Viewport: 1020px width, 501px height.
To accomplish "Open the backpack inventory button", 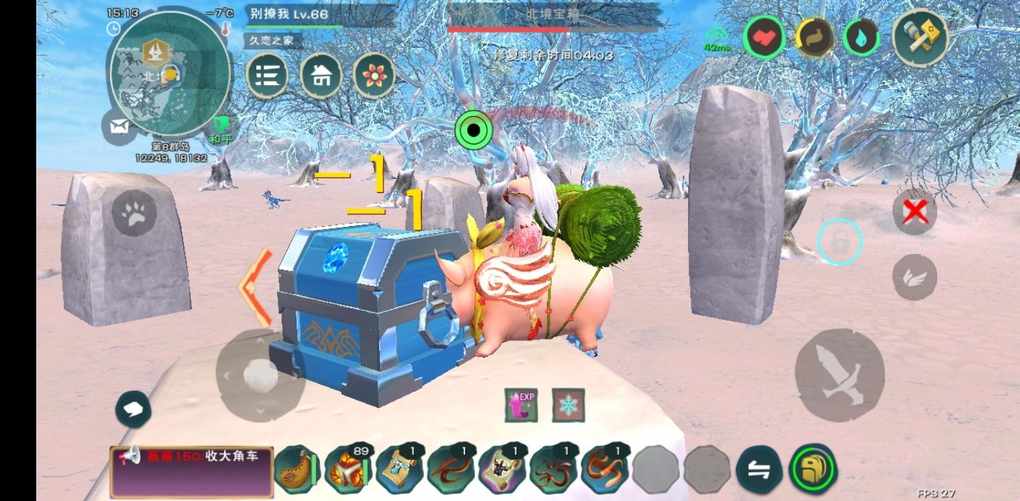I will click(813, 469).
